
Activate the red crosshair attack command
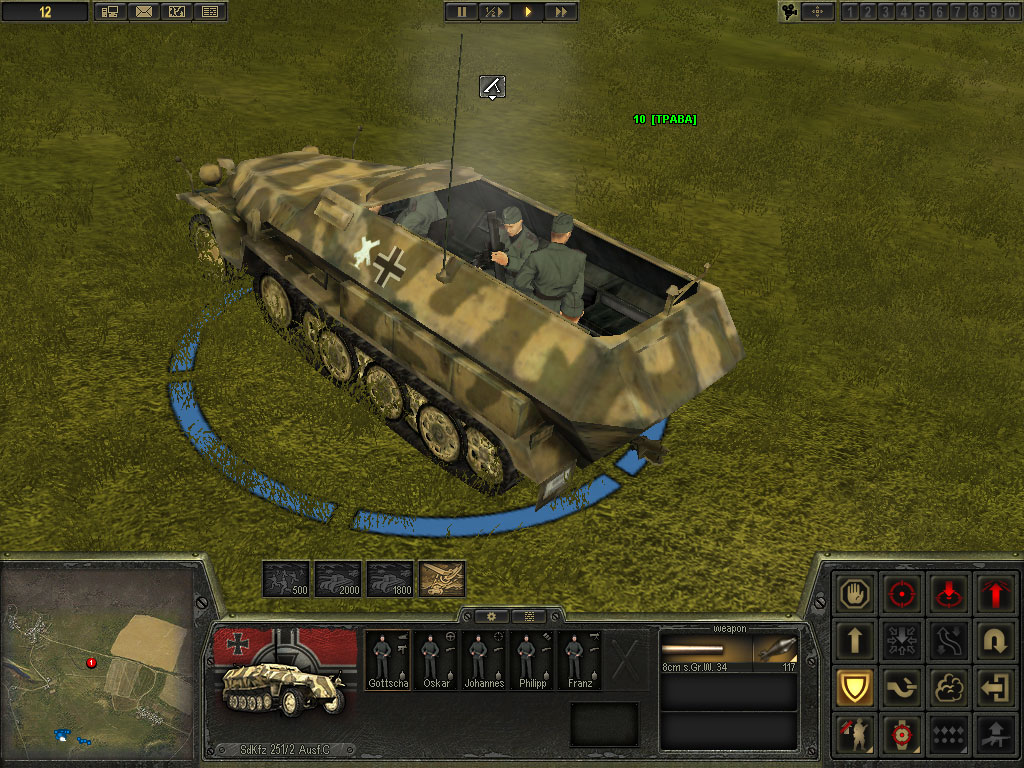pyautogui.click(x=902, y=594)
